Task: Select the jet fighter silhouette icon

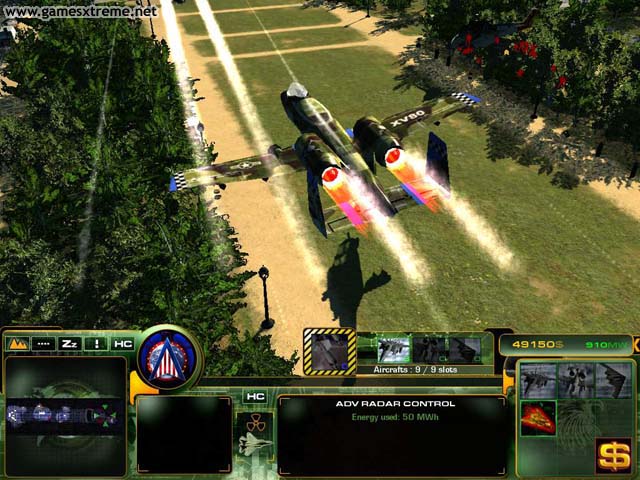Action: [254, 444]
